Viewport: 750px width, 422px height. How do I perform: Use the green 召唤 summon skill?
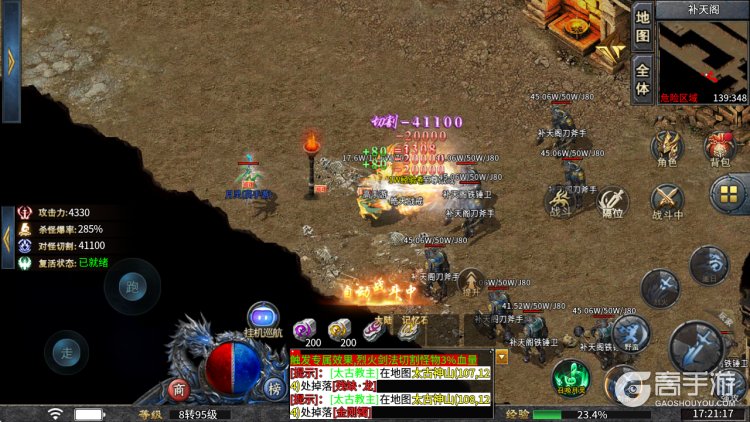pyautogui.click(x=569, y=377)
